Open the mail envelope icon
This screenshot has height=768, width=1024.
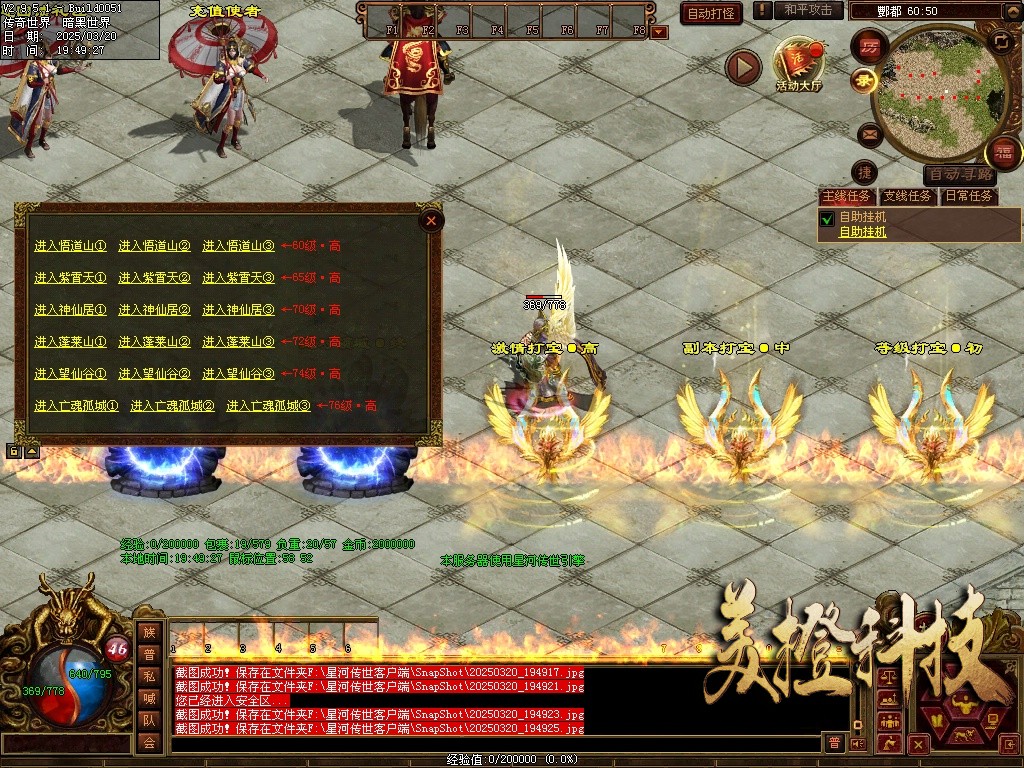pos(869,134)
